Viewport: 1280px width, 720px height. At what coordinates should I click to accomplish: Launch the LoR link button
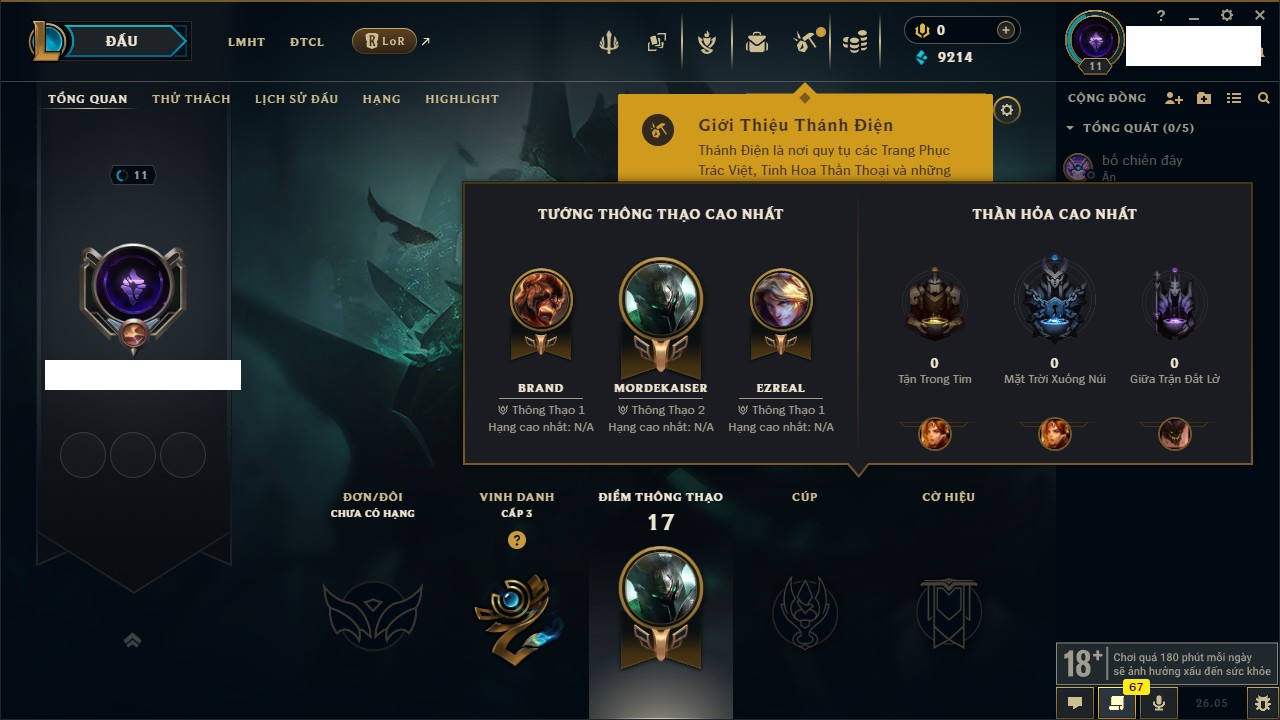[384, 42]
